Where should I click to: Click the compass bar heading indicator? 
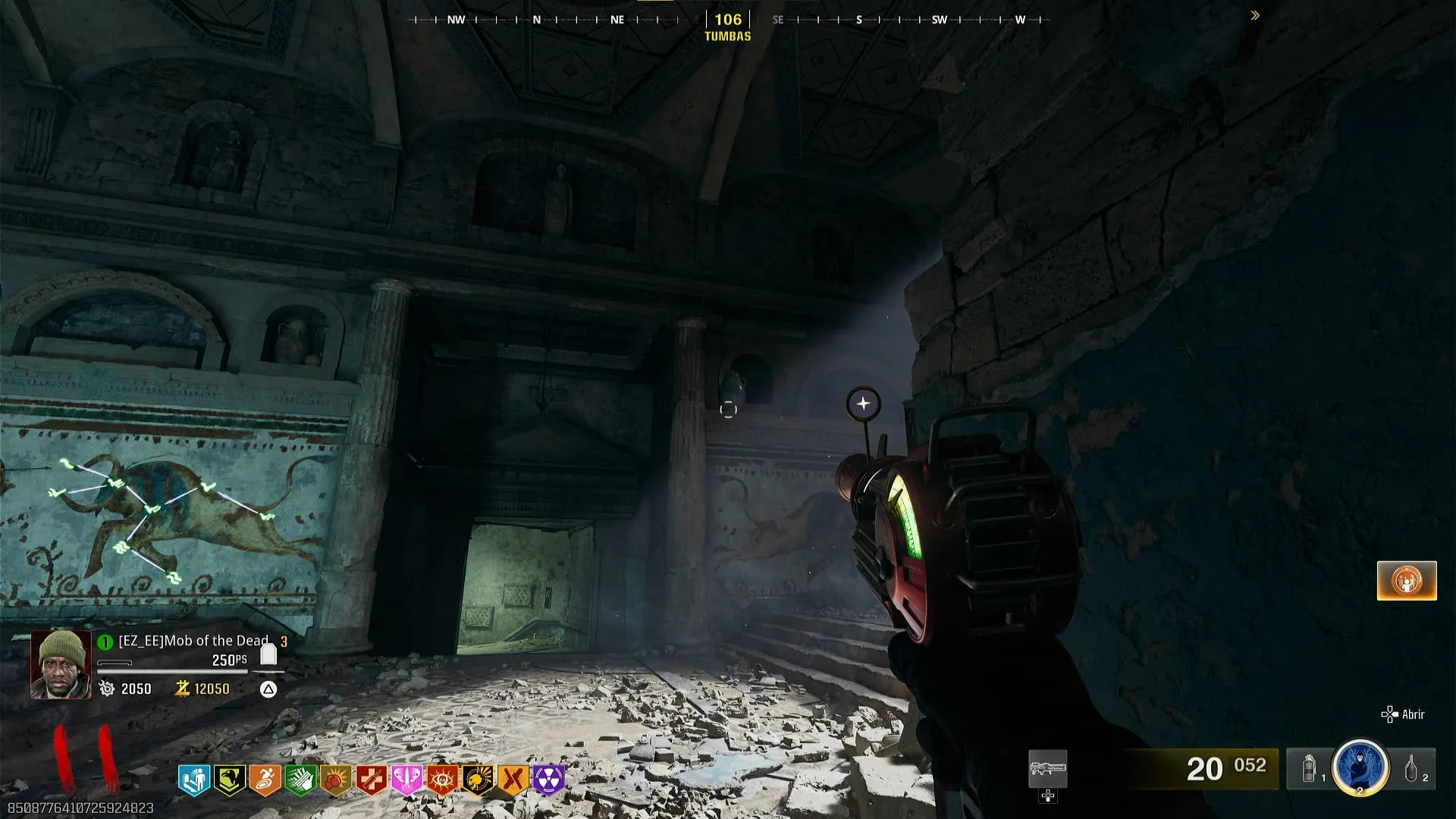(x=728, y=20)
